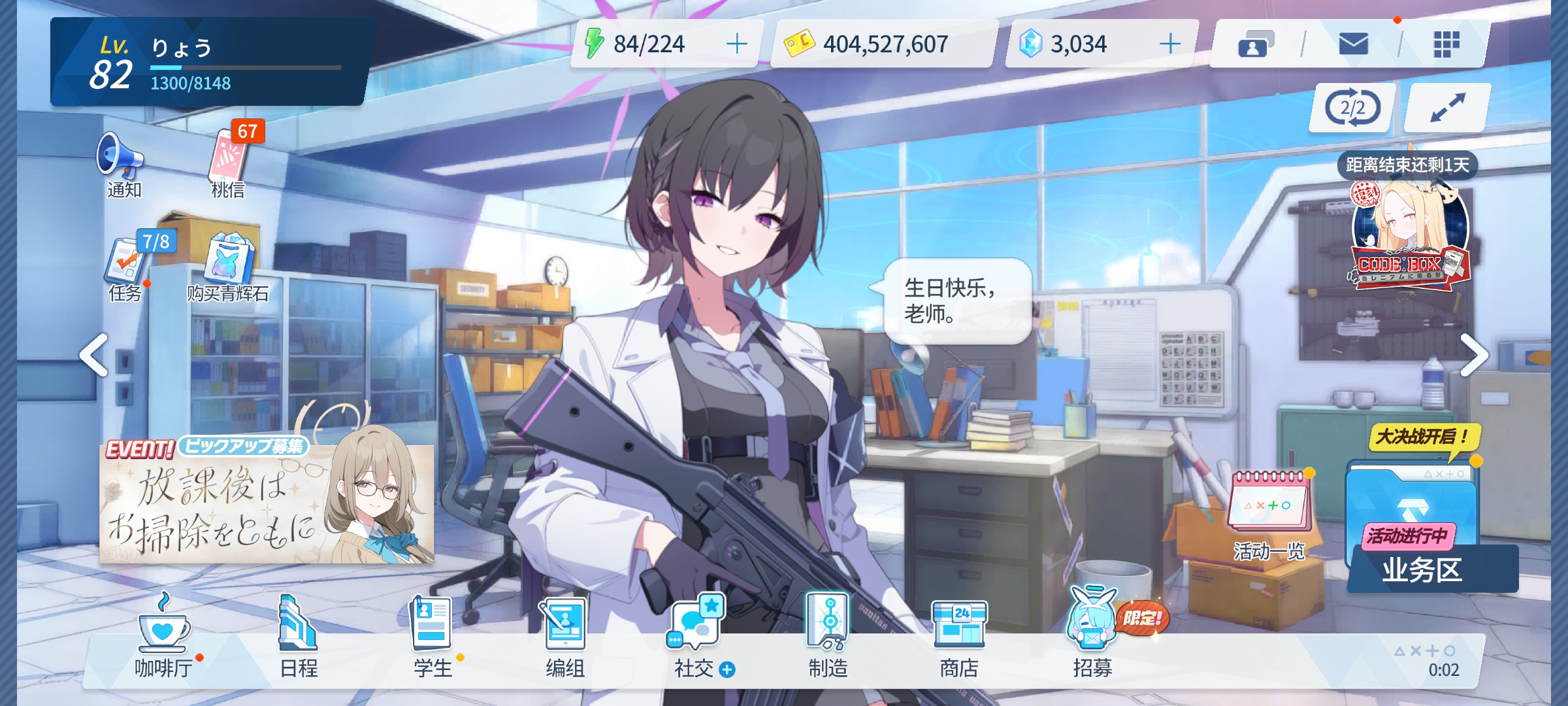Open the pickup recruitment event banner

click(x=267, y=500)
